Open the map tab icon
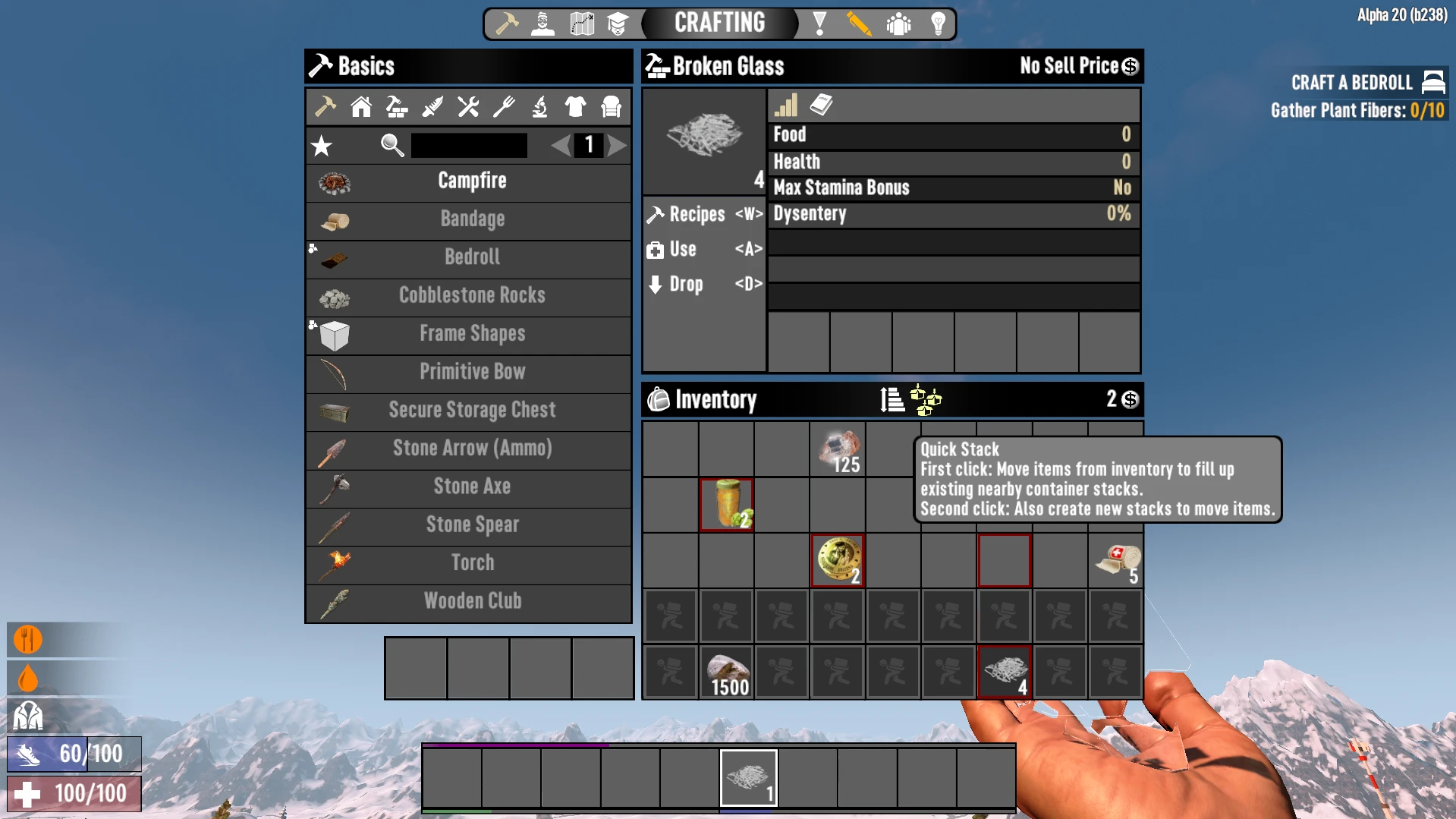Screen dimensions: 1456x819 (x=582, y=24)
